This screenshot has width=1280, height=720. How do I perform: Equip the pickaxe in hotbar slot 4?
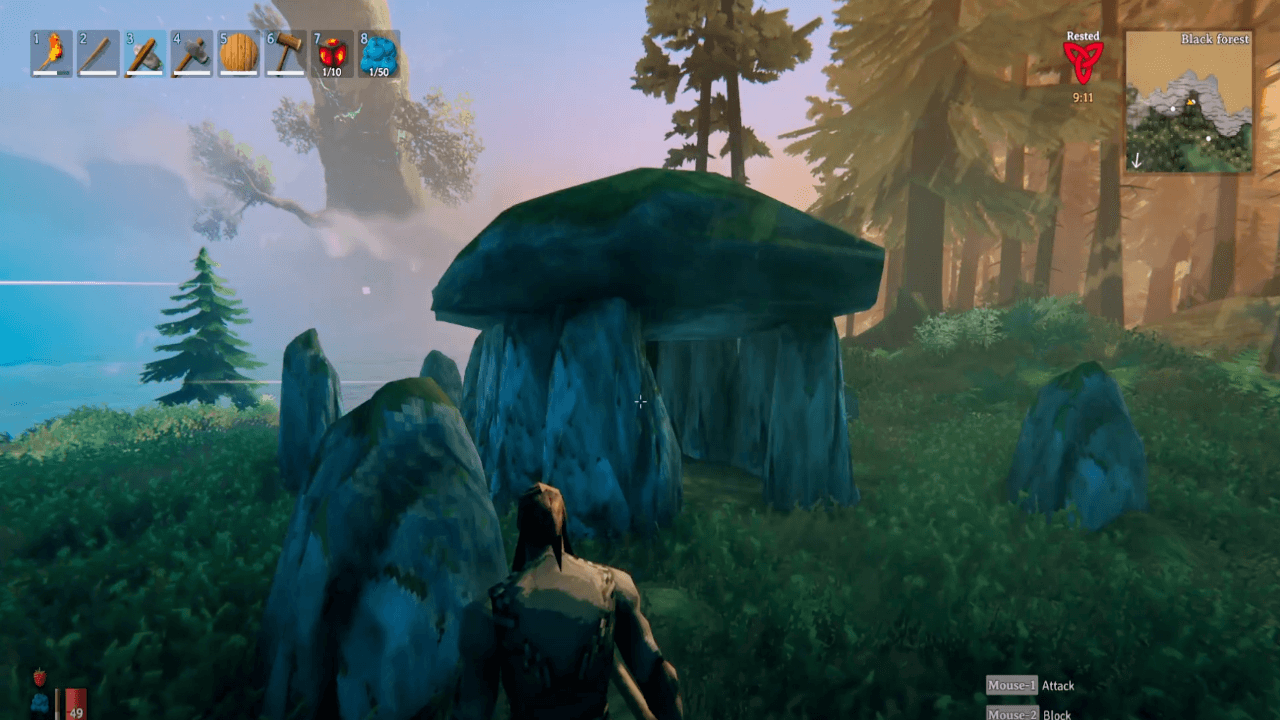point(190,52)
